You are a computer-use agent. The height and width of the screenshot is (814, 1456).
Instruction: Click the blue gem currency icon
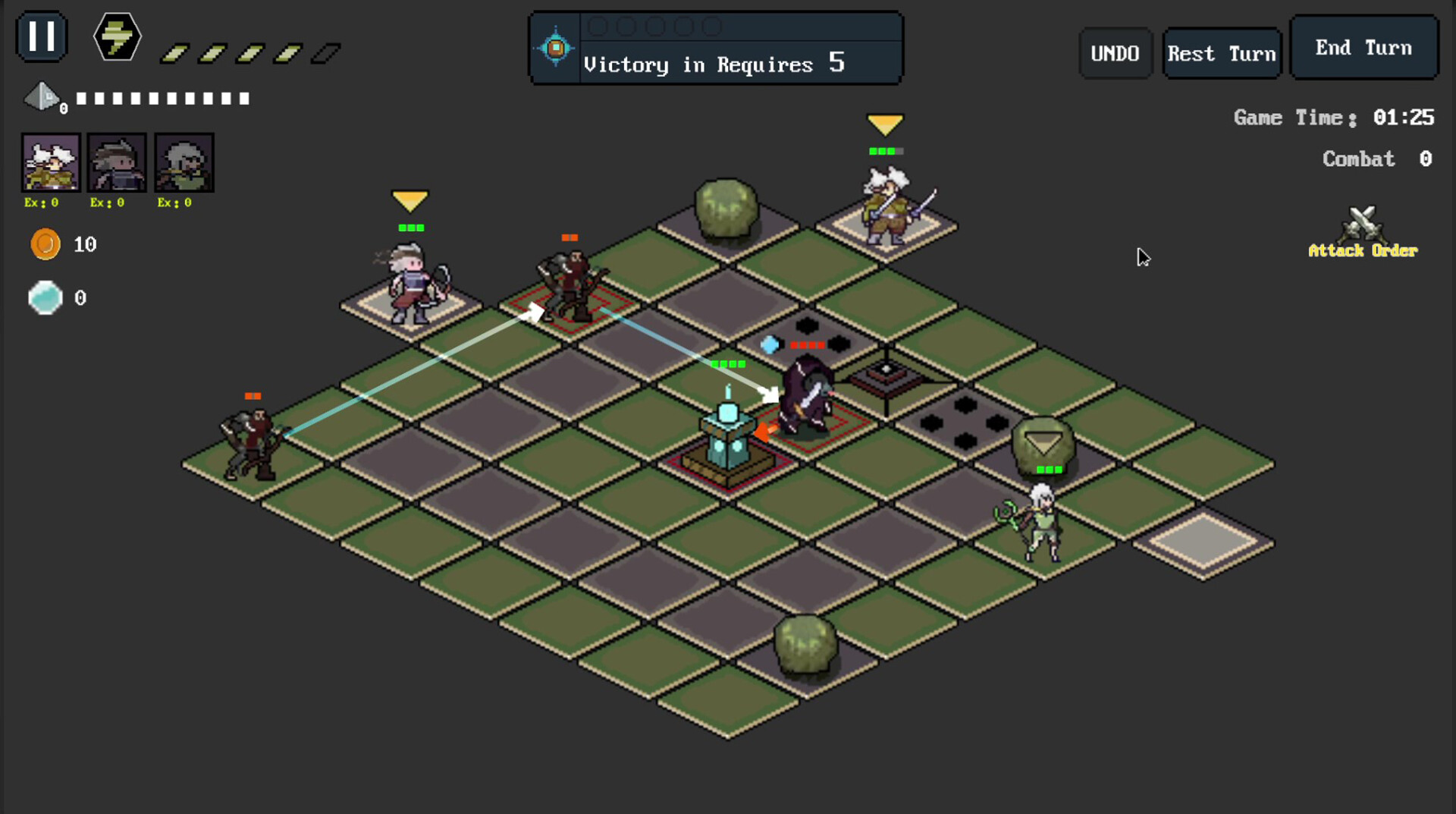pos(45,298)
